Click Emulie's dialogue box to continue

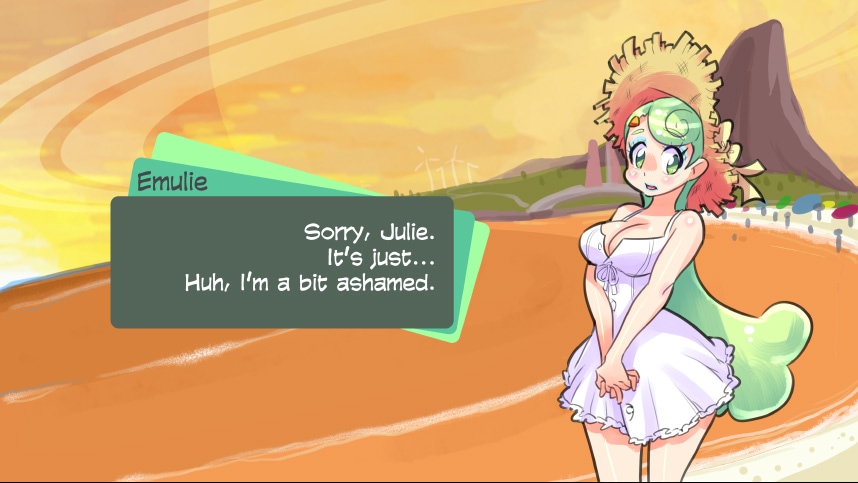coord(281,262)
